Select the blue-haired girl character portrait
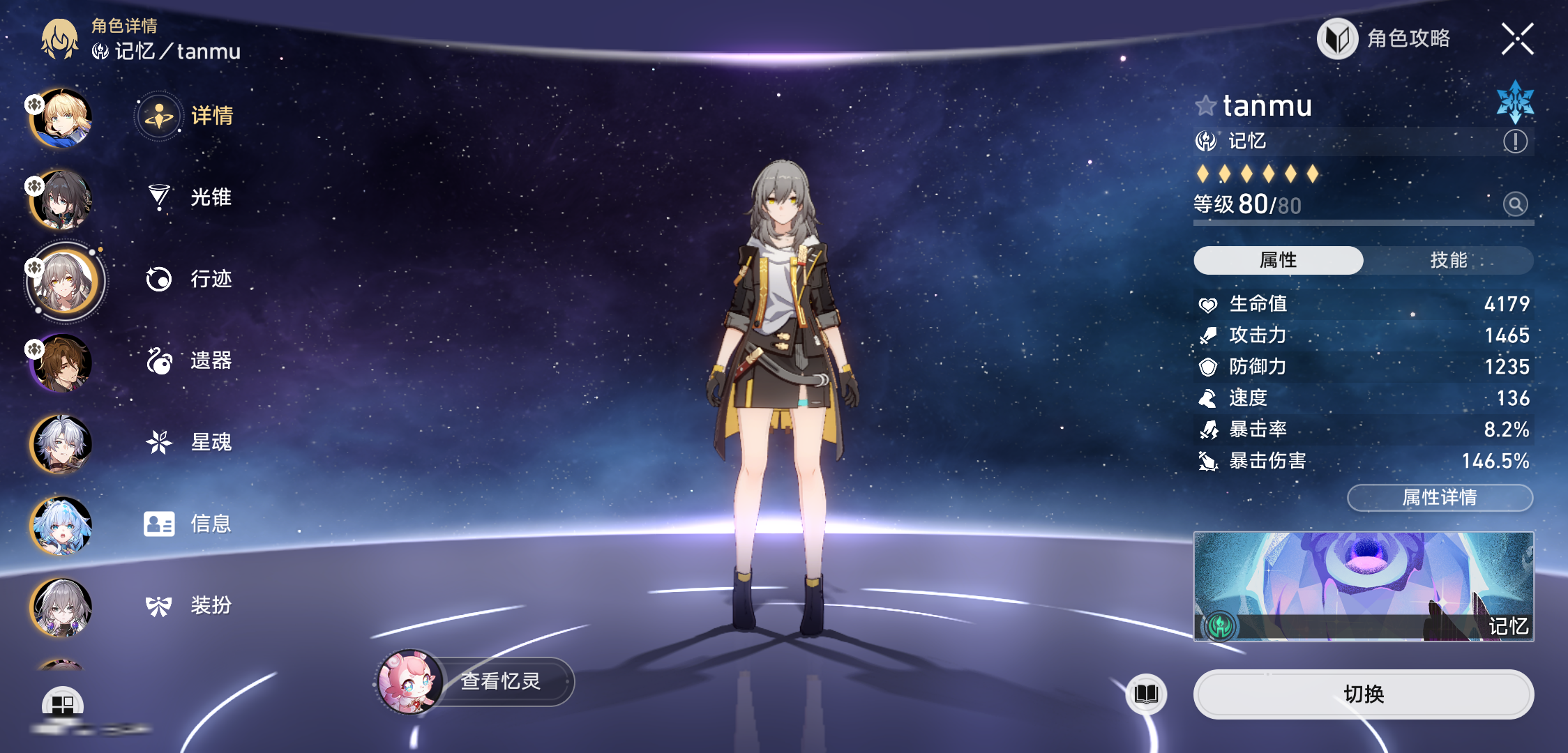The height and width of the screenshot is (753, 1568). tap(61, 526)
